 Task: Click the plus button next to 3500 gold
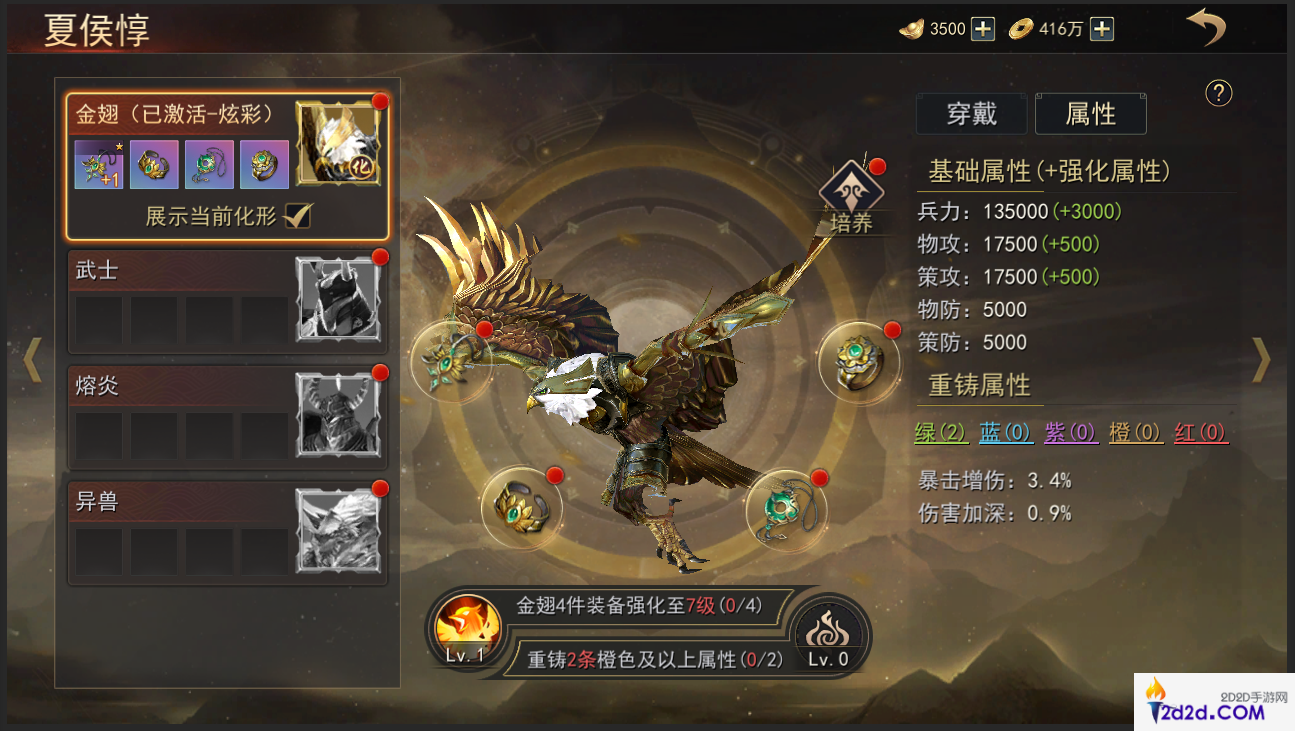(981, 29)
